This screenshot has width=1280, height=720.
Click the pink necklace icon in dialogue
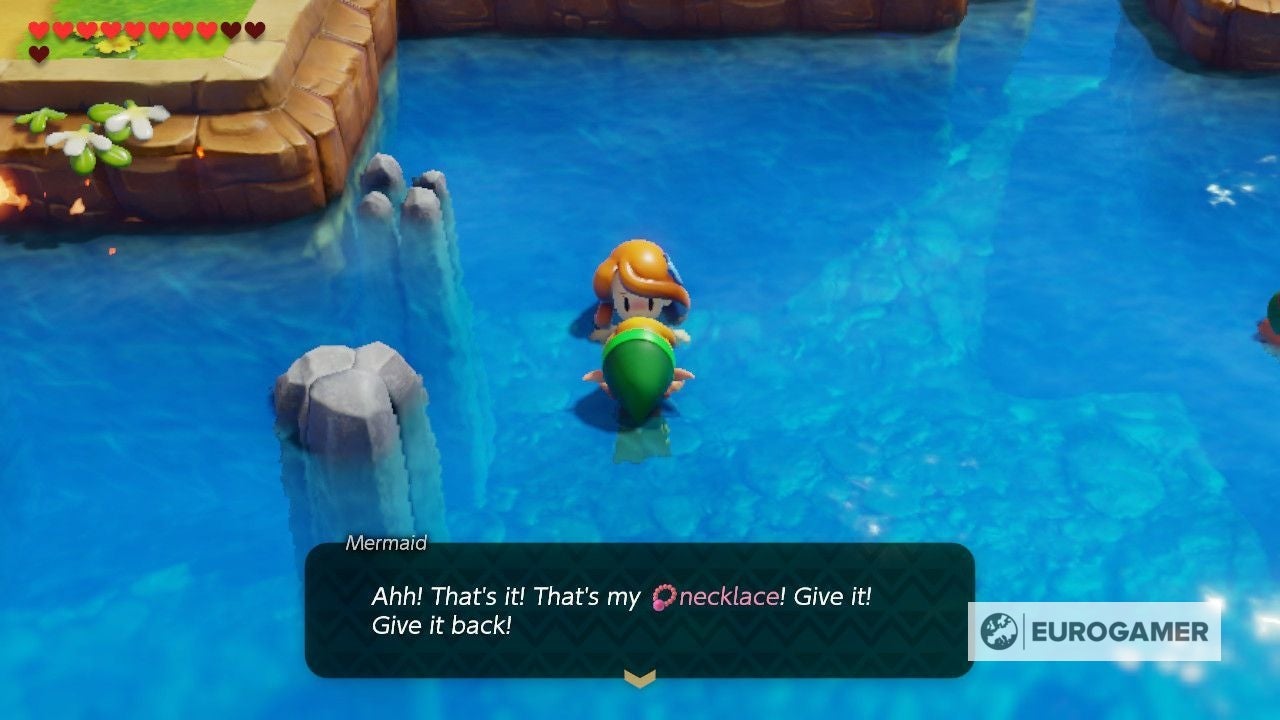(662, 596)
